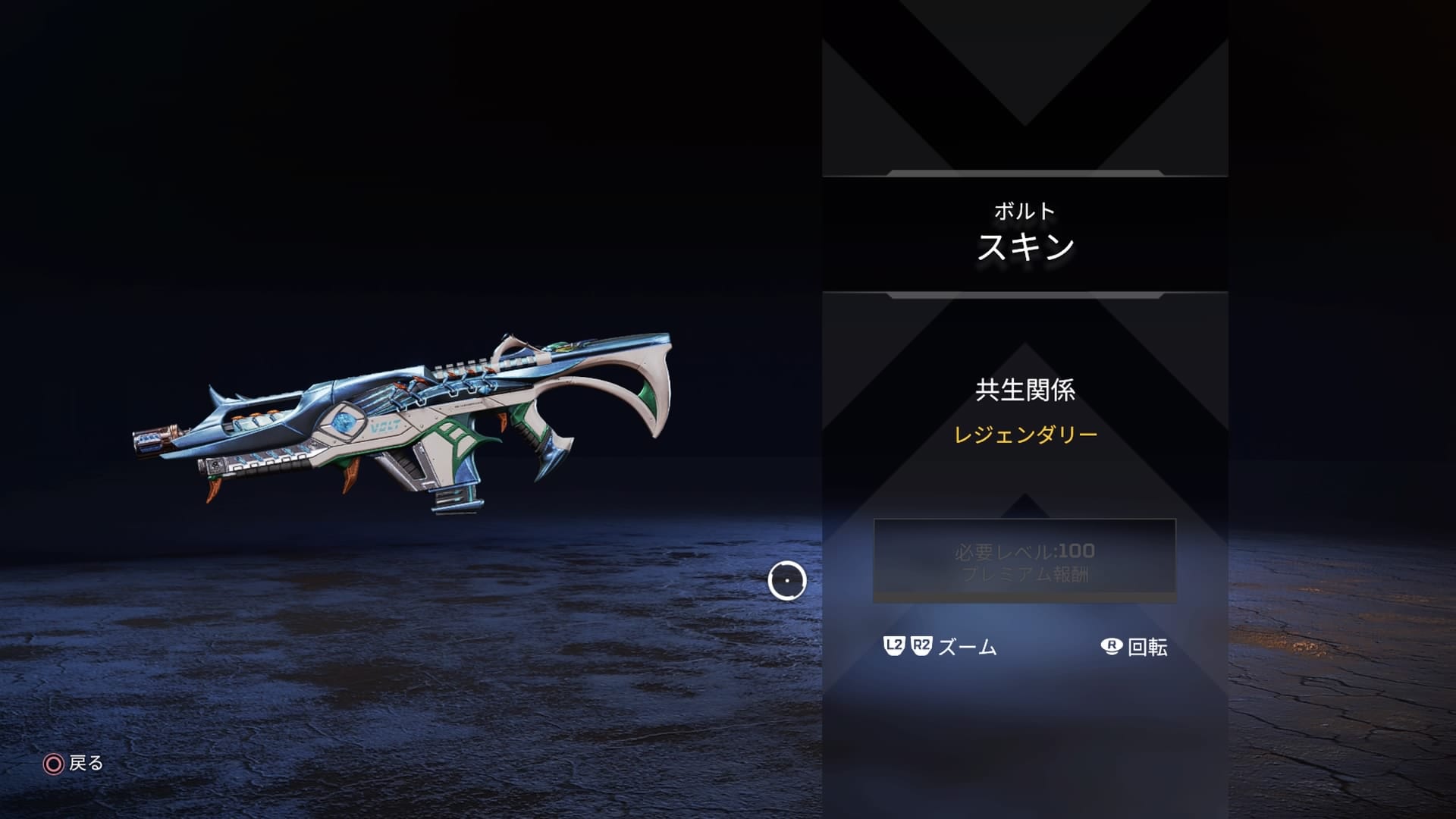
Task: Click the 回転 text label
Action: coord(1150,648)
